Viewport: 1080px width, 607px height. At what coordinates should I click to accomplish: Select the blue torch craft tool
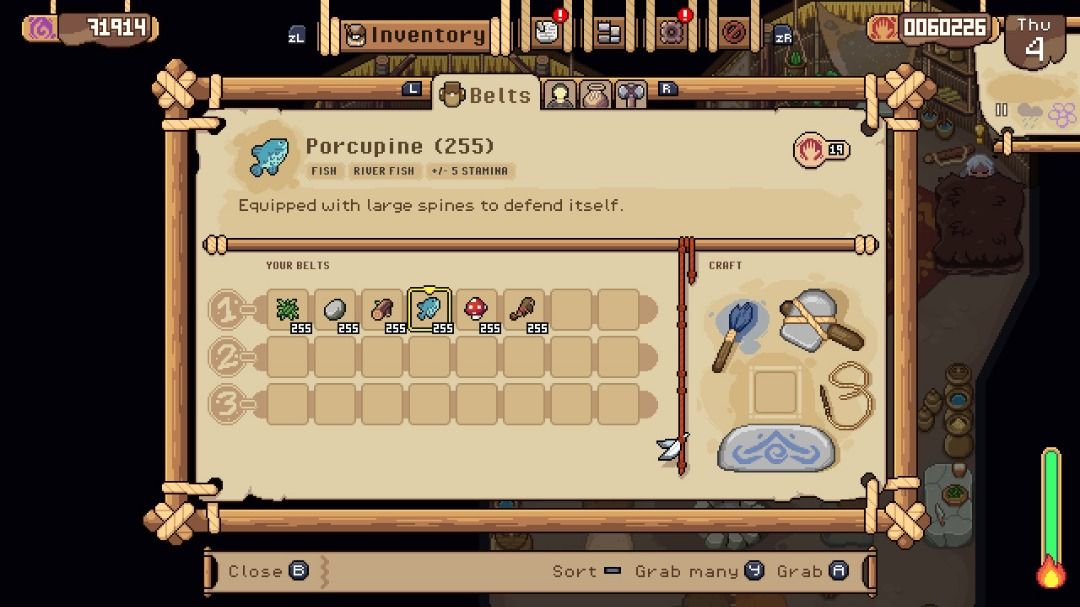click(738, 333)
